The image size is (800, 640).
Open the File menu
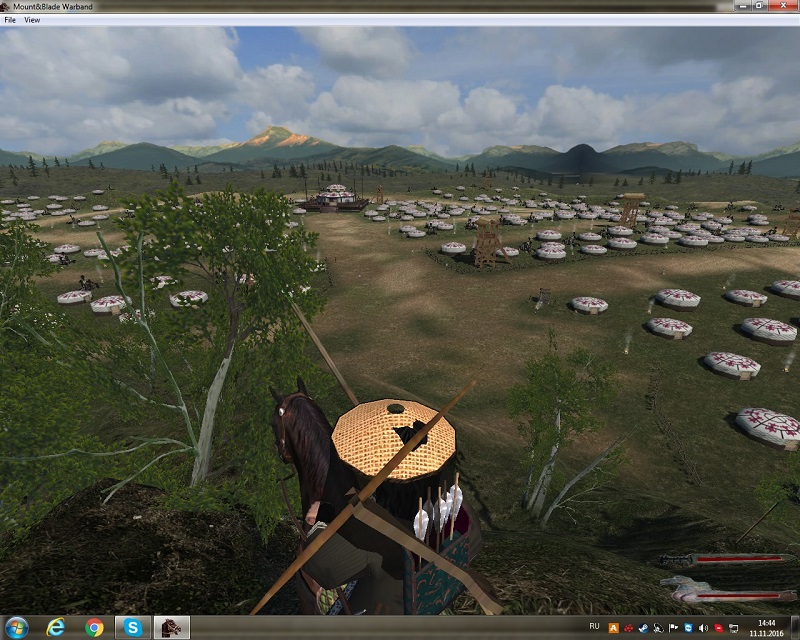[x=10, y=20]
